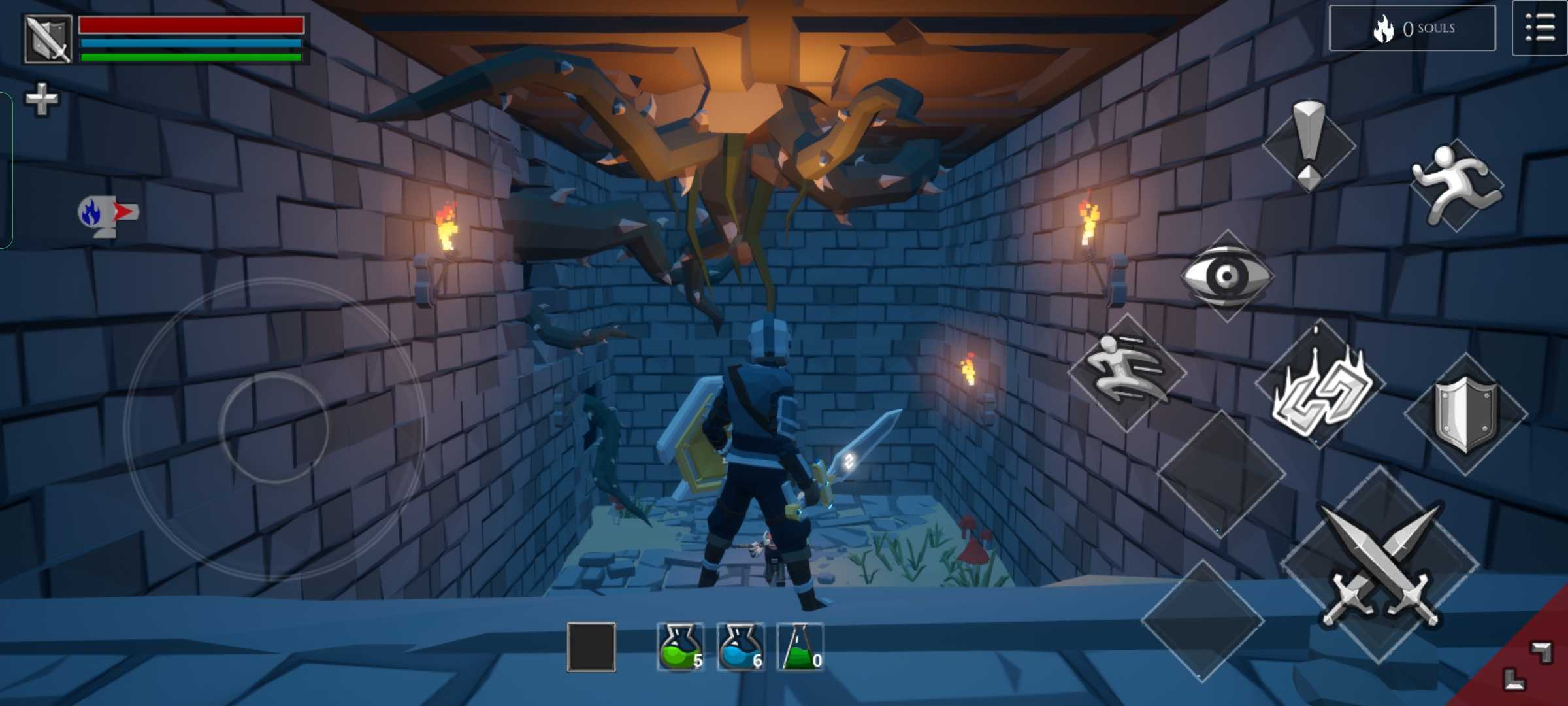Raise the shield block button
This screenshot has height=706, width=1568.
[x=1465, y=414]
